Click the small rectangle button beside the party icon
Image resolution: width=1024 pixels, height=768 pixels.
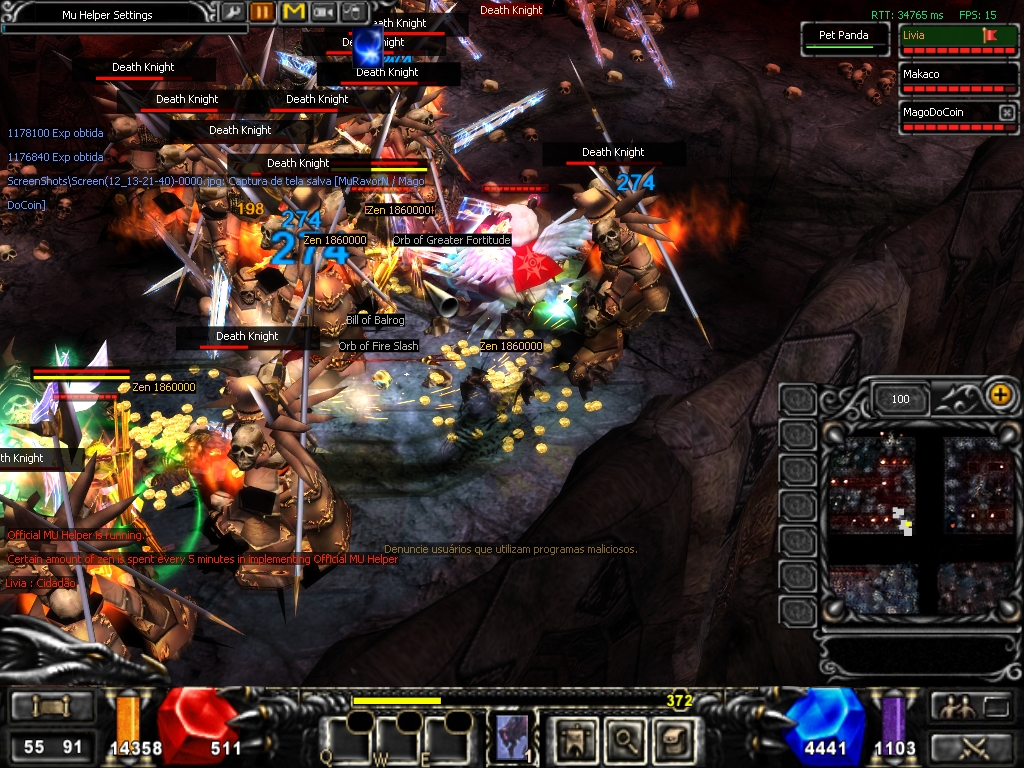click(996, 707)
